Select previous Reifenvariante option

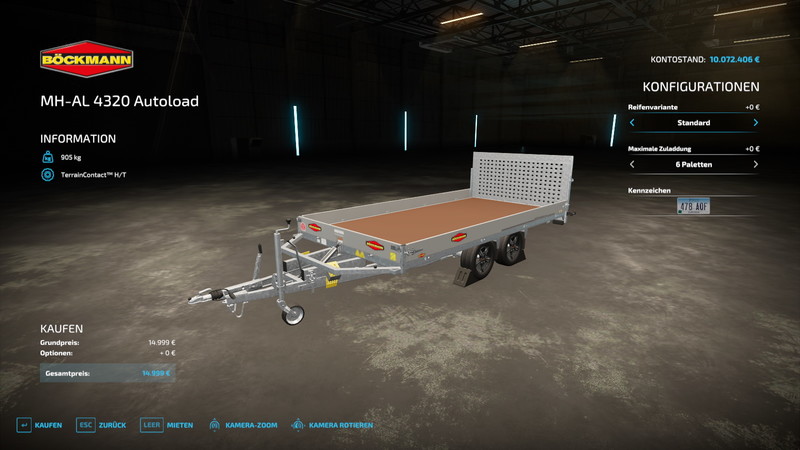coord(632,123)
